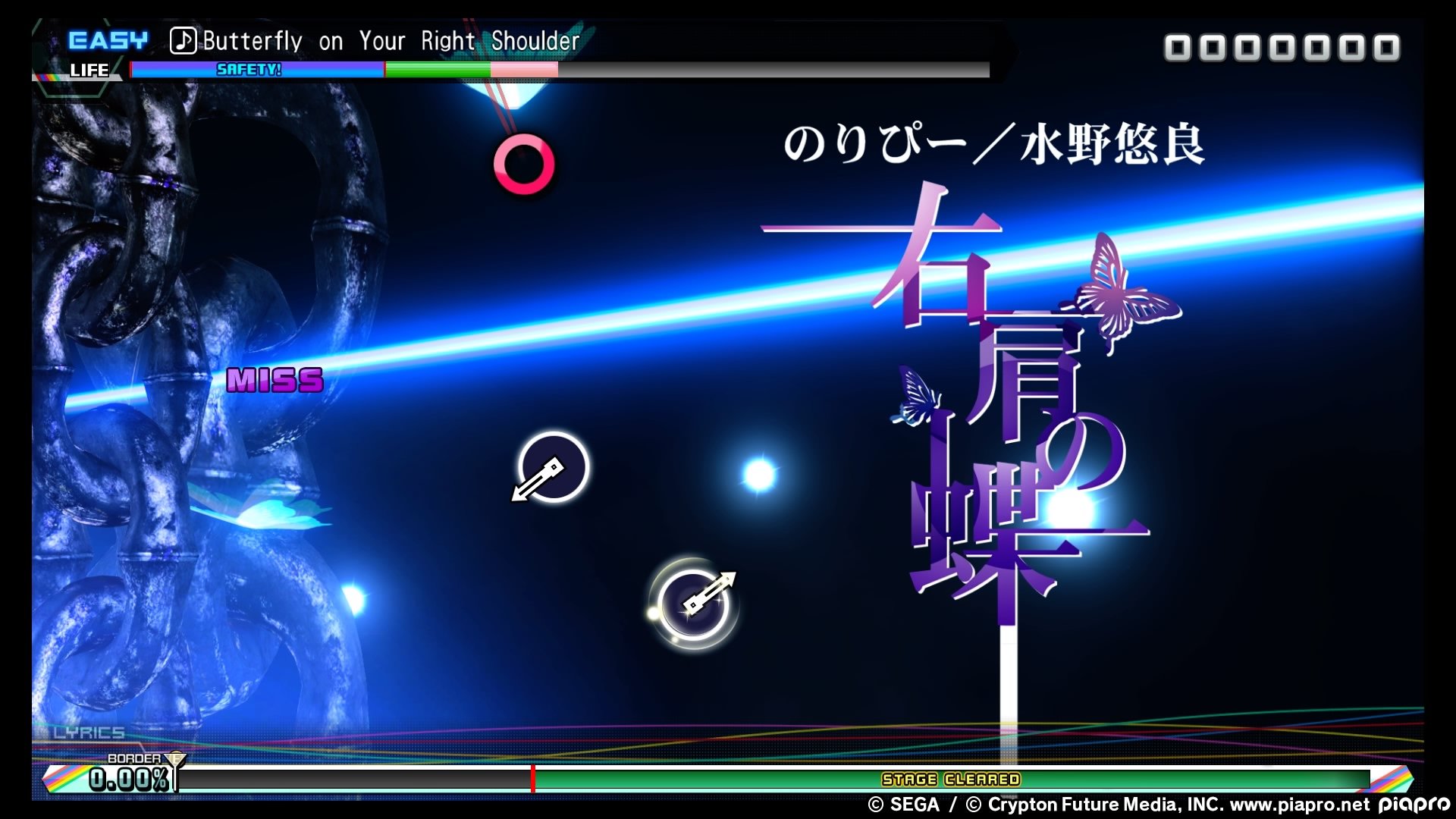
Task: Toggle the SAFETY indicator on the life bar
Action: [x=248, y=68]
